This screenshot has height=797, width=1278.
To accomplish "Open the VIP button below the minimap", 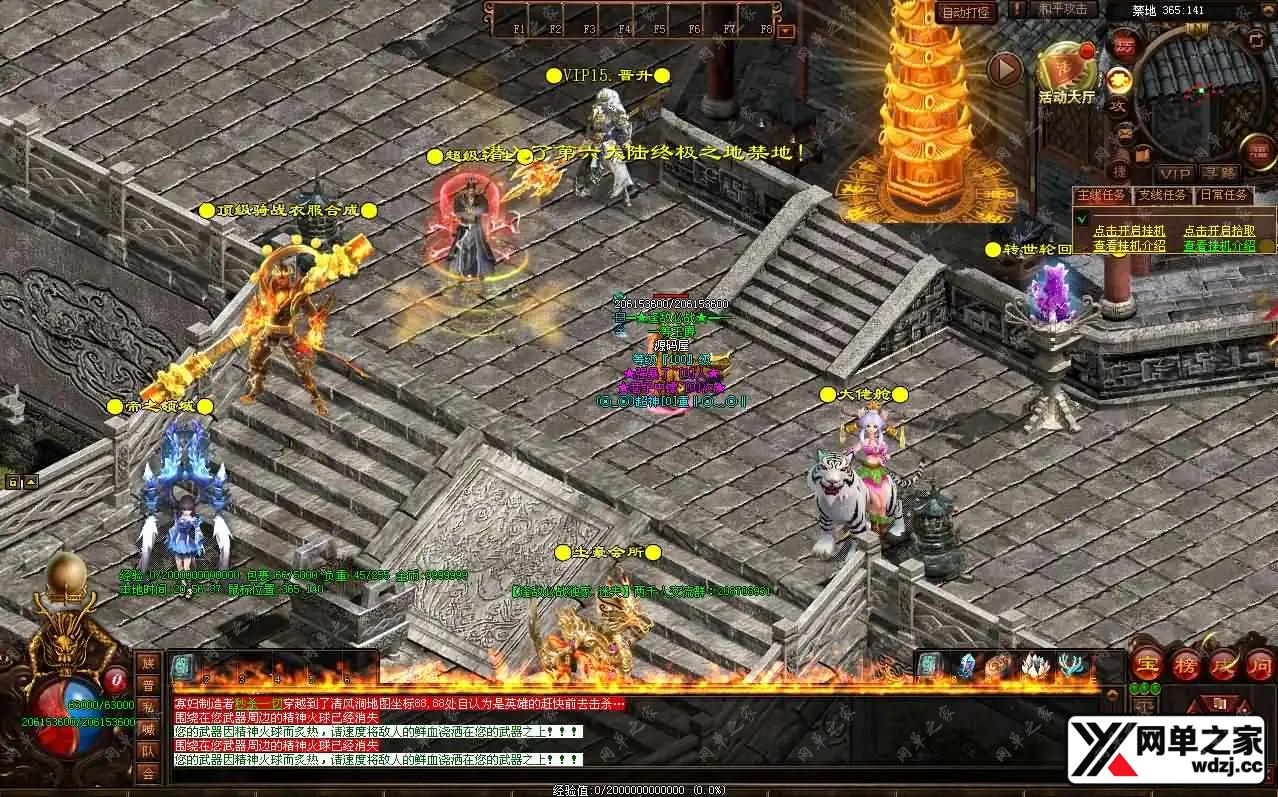I will pos(1175,173).
